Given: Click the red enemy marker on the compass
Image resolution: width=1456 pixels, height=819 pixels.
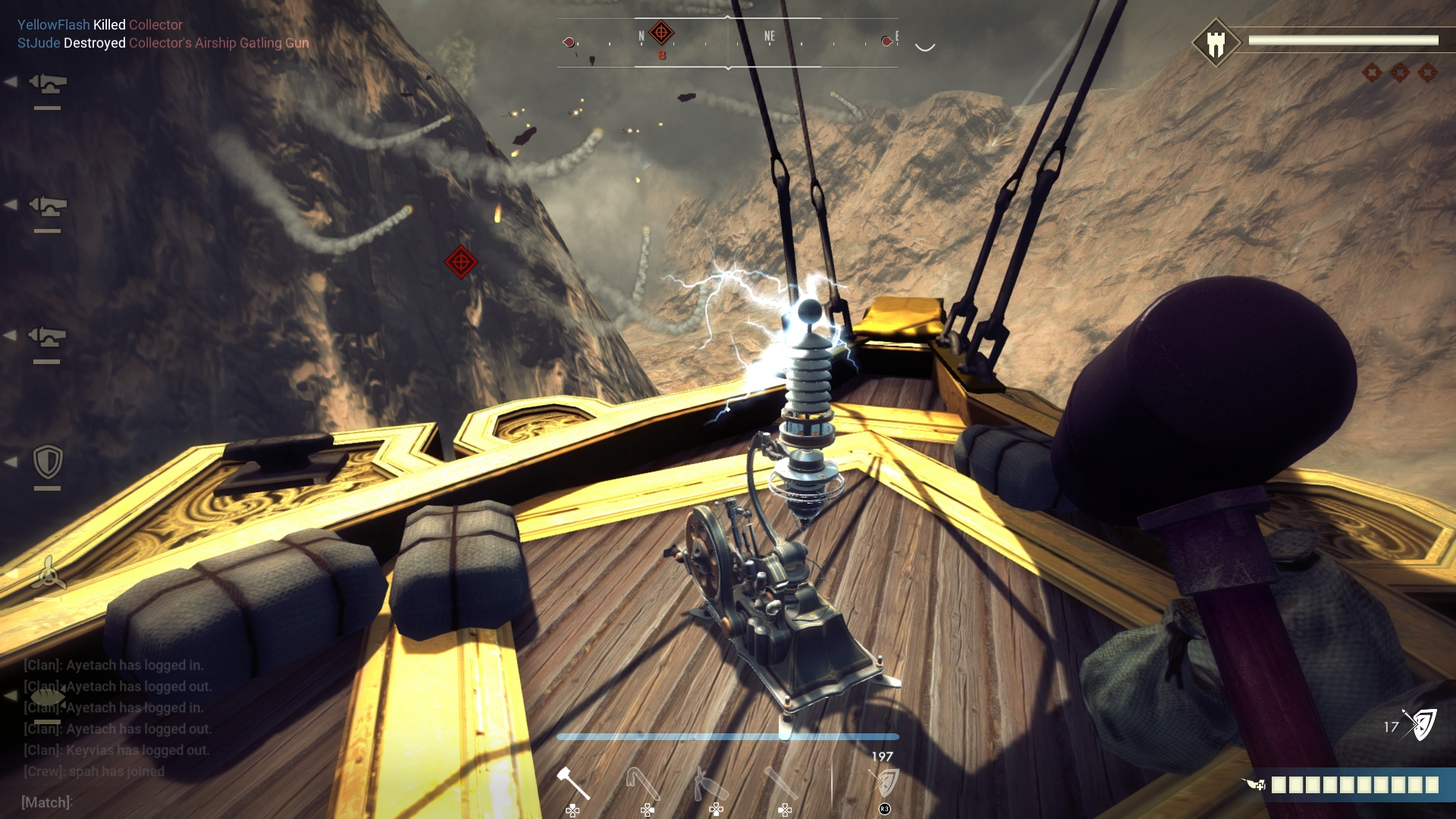Looking at the screenshot, I should pyautogui.click(x=661, y=32).
